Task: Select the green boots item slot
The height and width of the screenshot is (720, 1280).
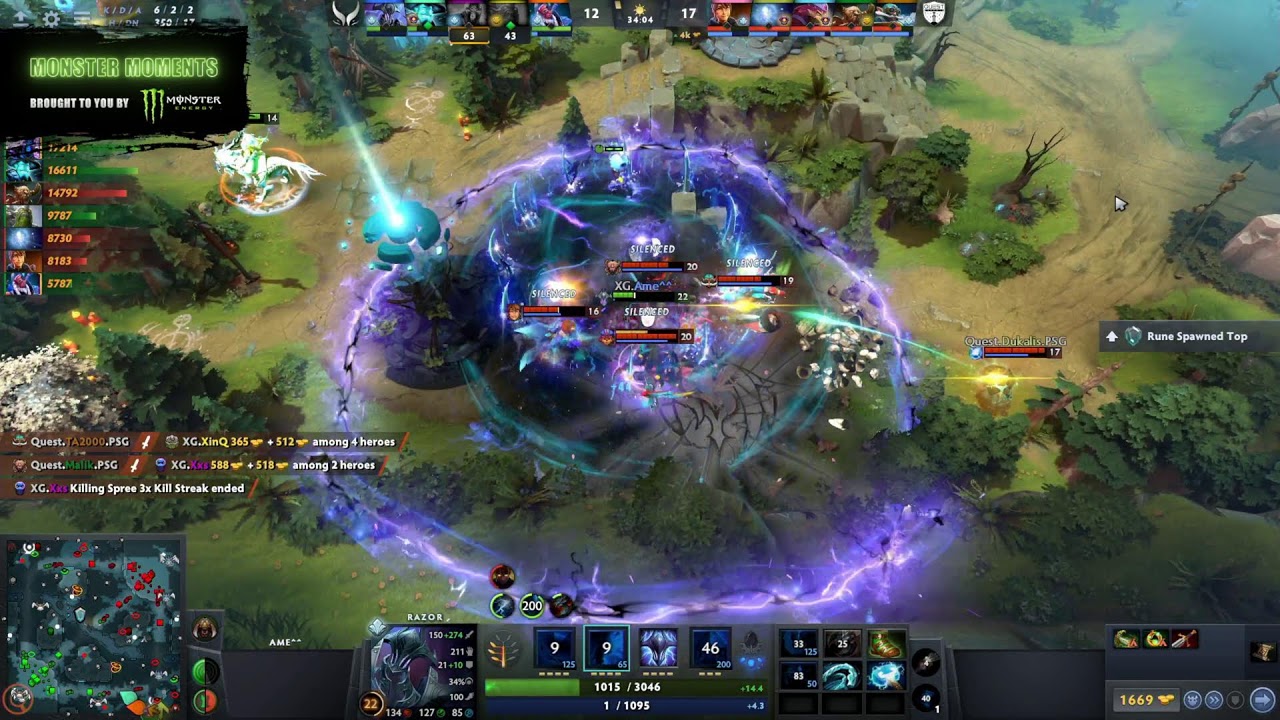Action: (886, 645)
